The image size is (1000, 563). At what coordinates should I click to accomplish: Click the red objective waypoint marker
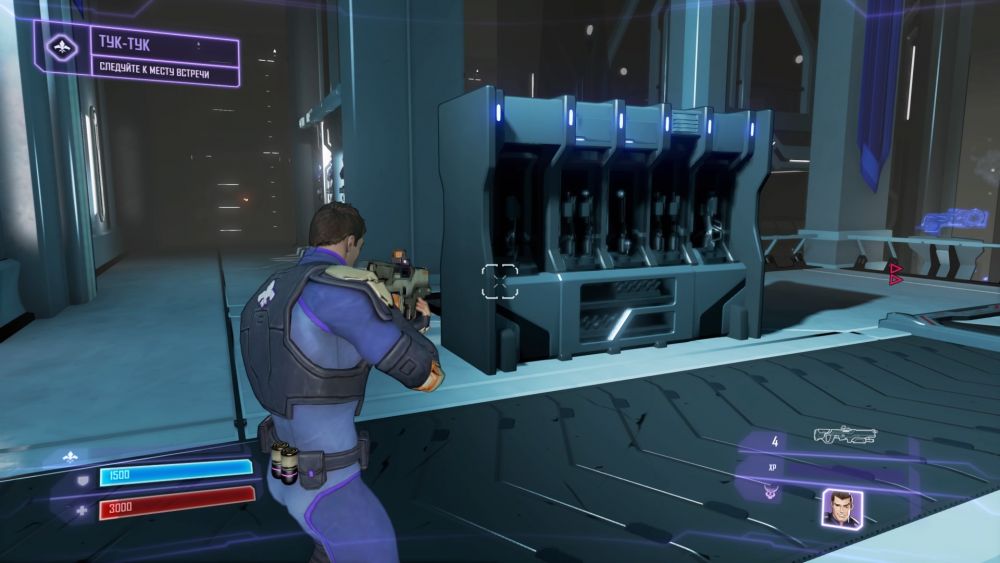click(x=895, y=273)
